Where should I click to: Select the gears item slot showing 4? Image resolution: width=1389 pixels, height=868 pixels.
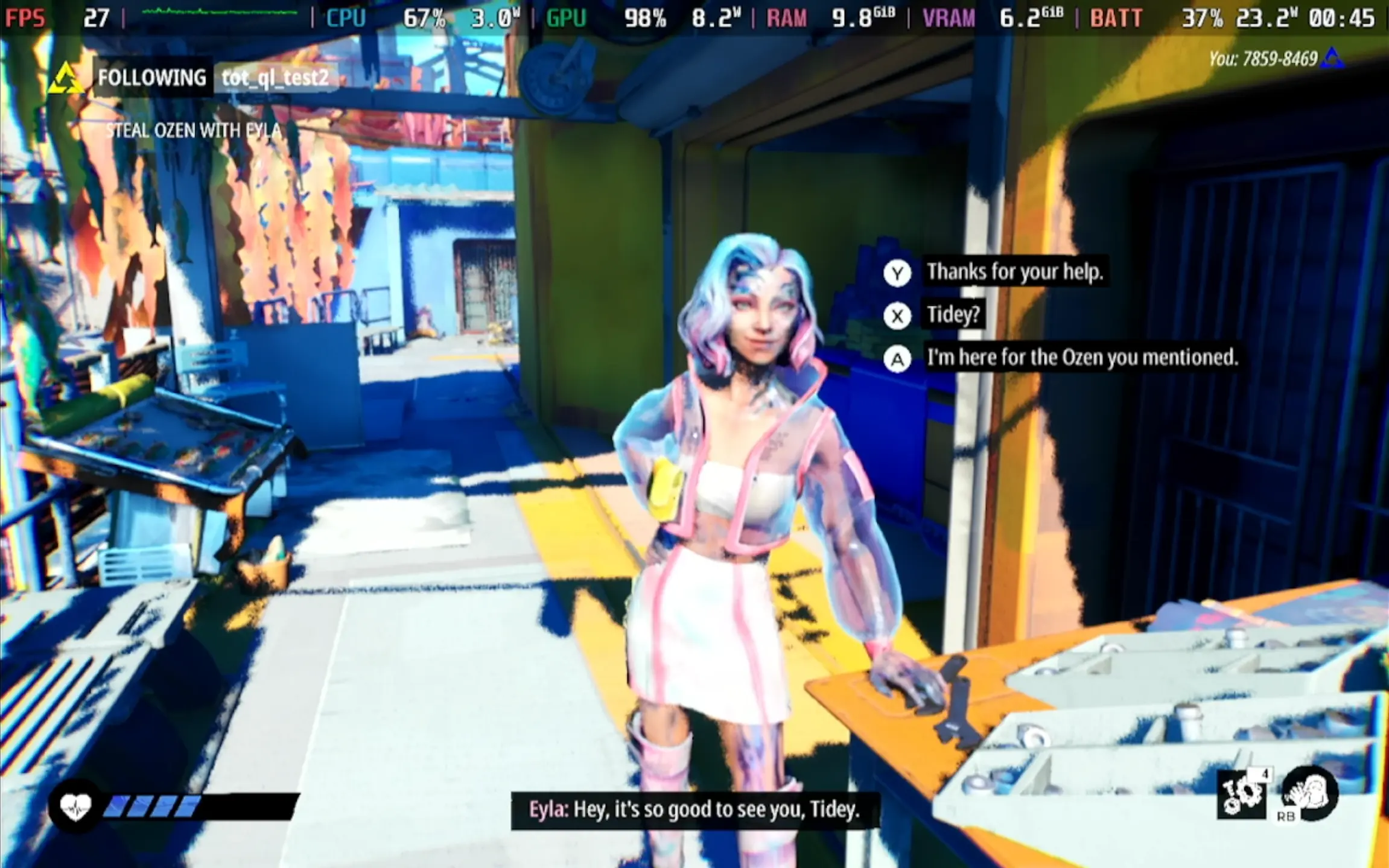point(1242,794)
